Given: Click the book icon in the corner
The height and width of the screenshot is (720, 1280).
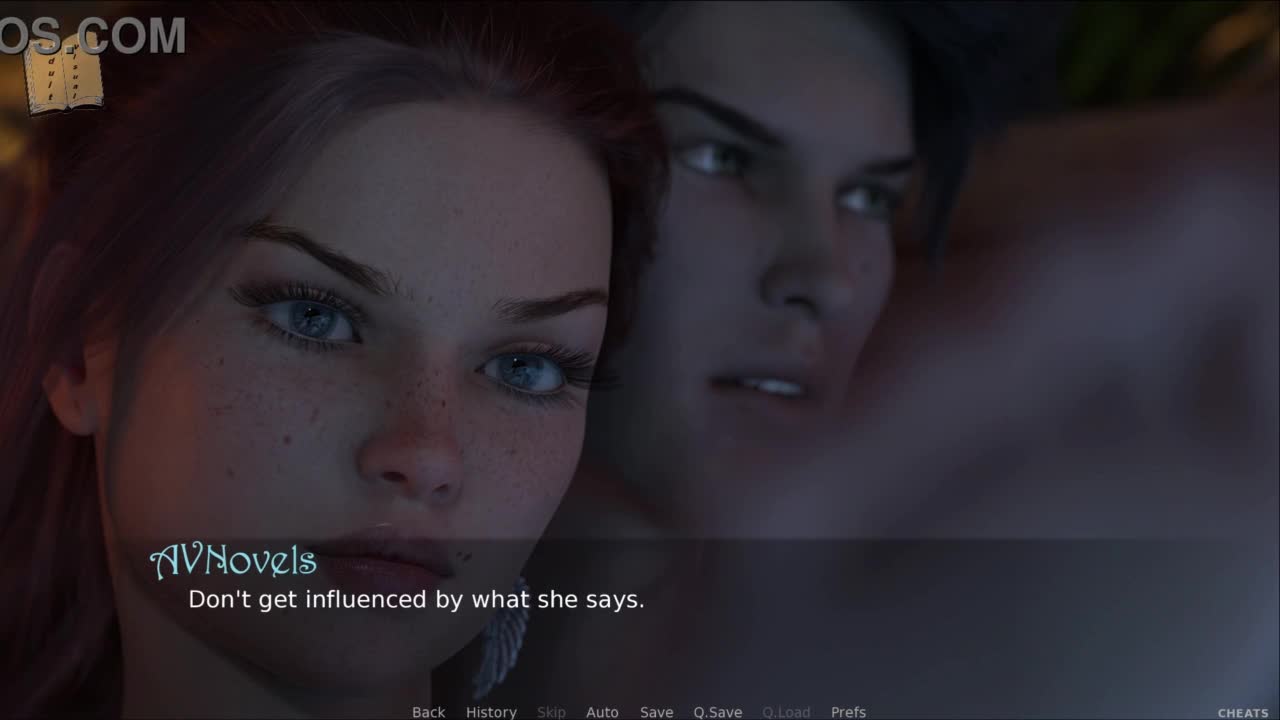Looking at the screenshot, I should point(64,76).
